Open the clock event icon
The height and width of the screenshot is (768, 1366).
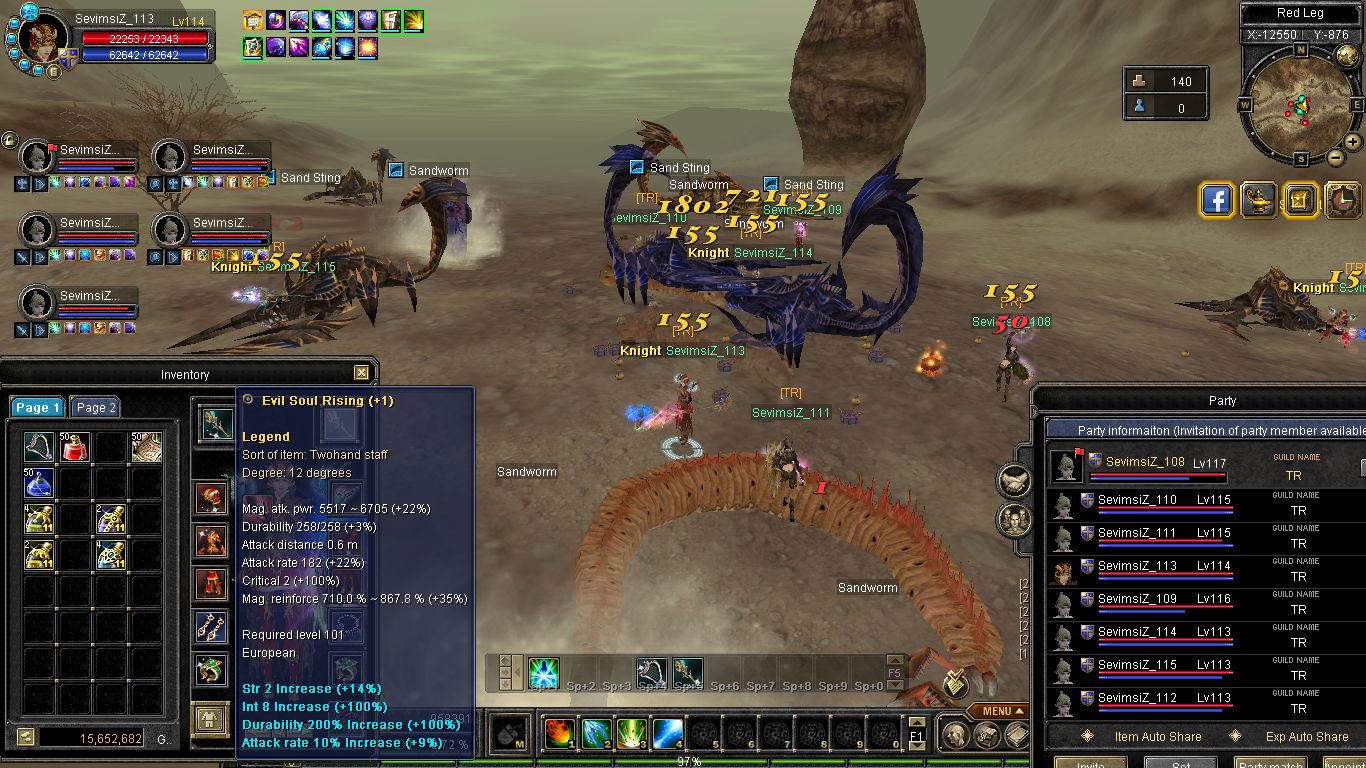point(1342,200)
